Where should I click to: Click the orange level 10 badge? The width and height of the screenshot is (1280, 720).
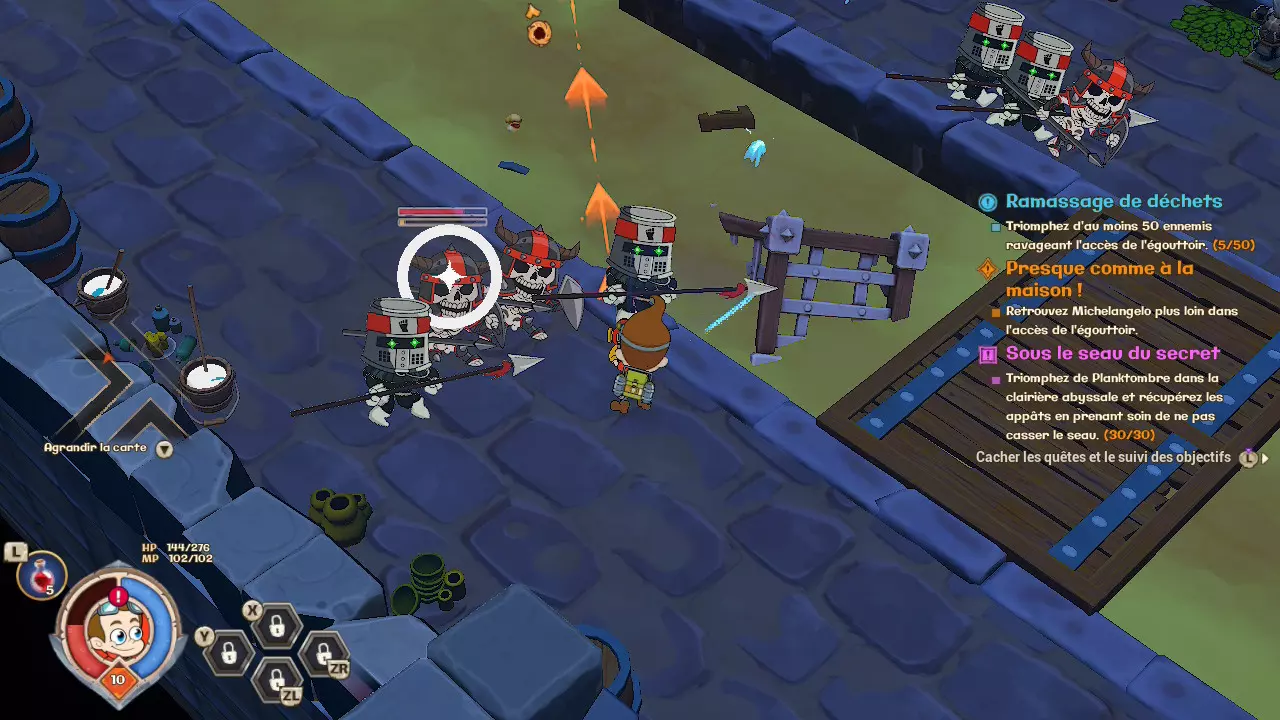point(118,679)
